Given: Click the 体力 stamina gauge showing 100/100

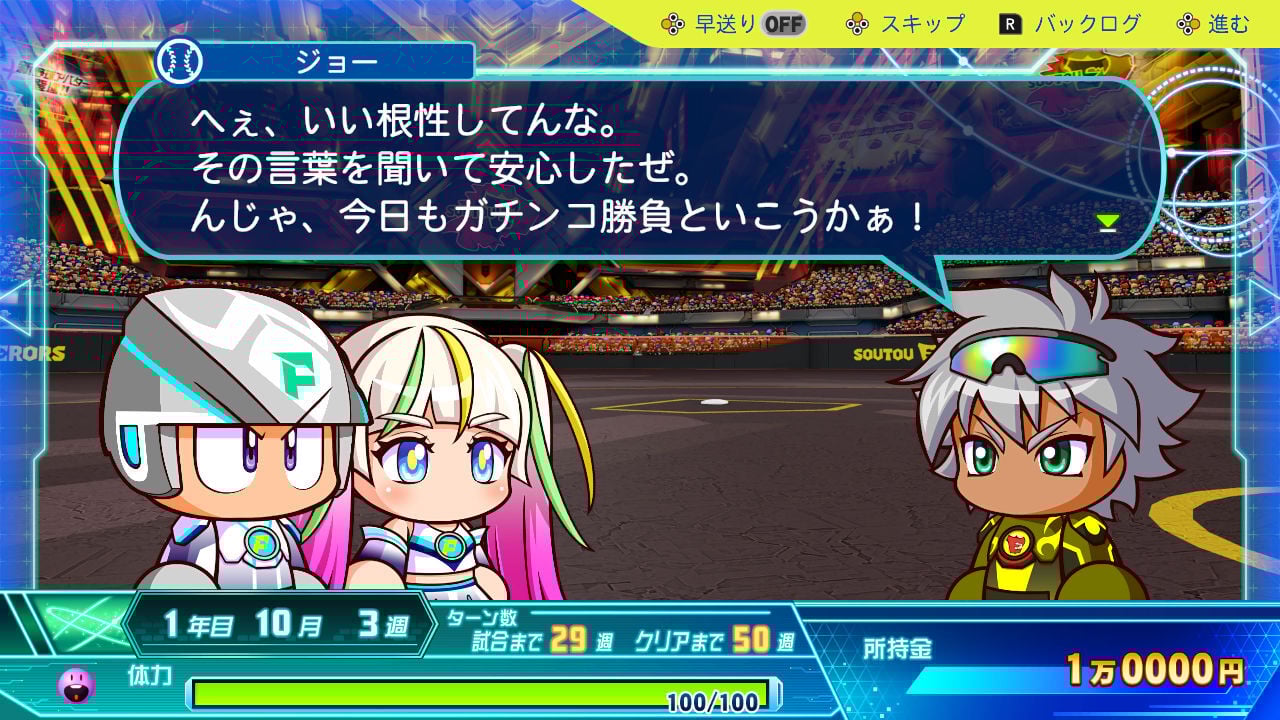Looking at the screenshot, I should point(480,690).
